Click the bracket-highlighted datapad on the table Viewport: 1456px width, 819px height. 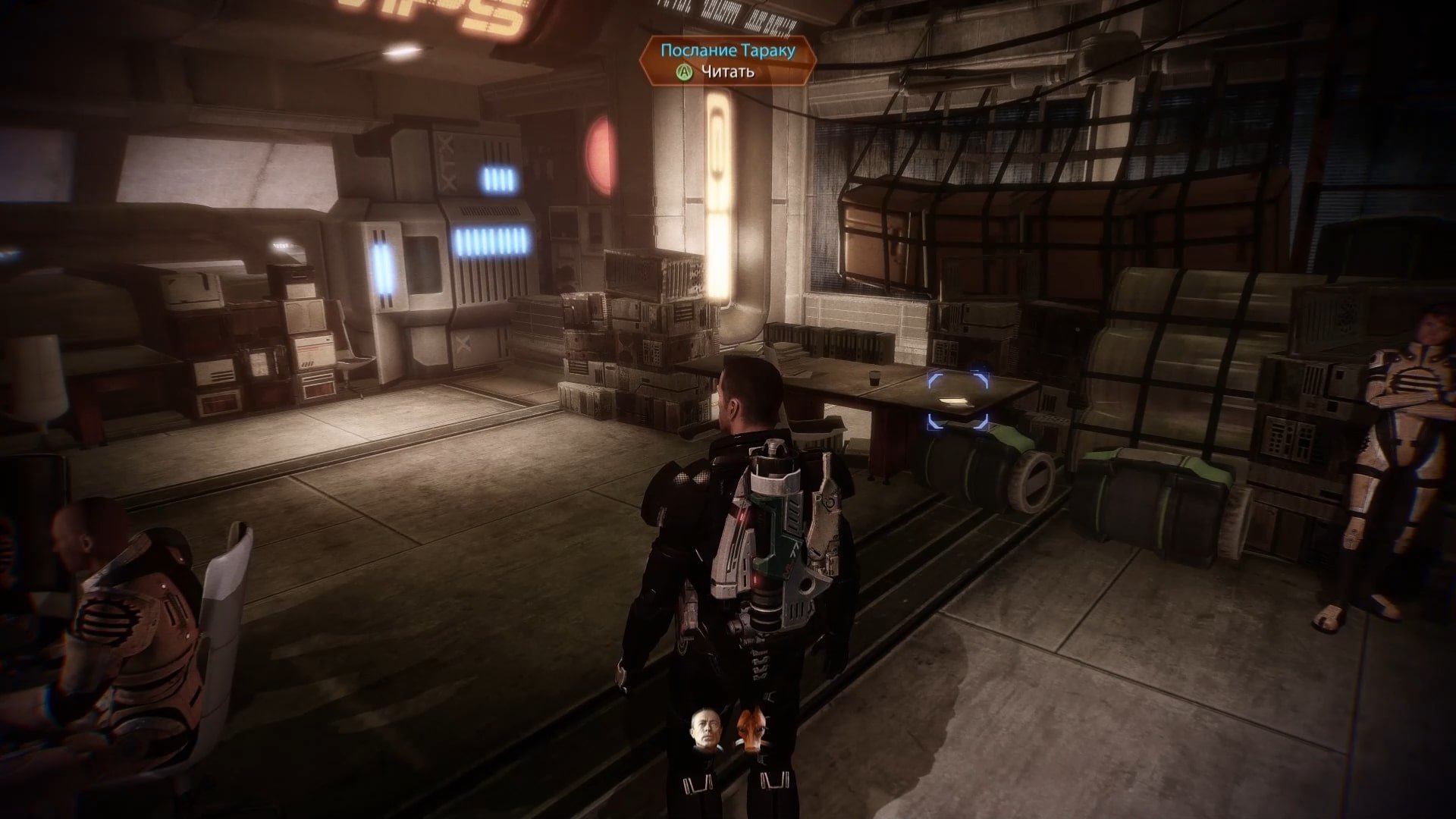958,400
